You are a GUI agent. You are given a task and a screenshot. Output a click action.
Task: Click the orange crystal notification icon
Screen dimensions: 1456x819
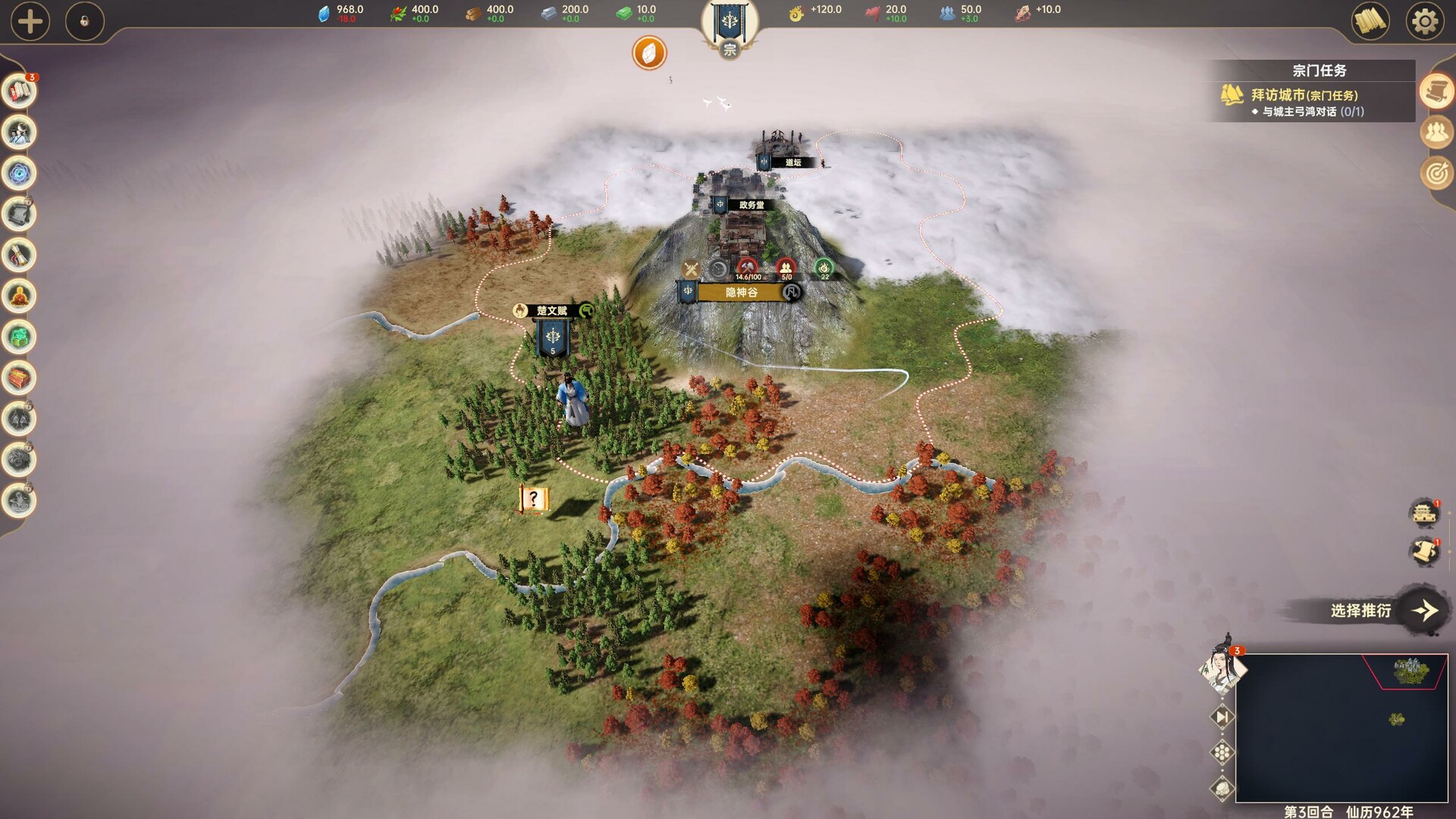649,53
